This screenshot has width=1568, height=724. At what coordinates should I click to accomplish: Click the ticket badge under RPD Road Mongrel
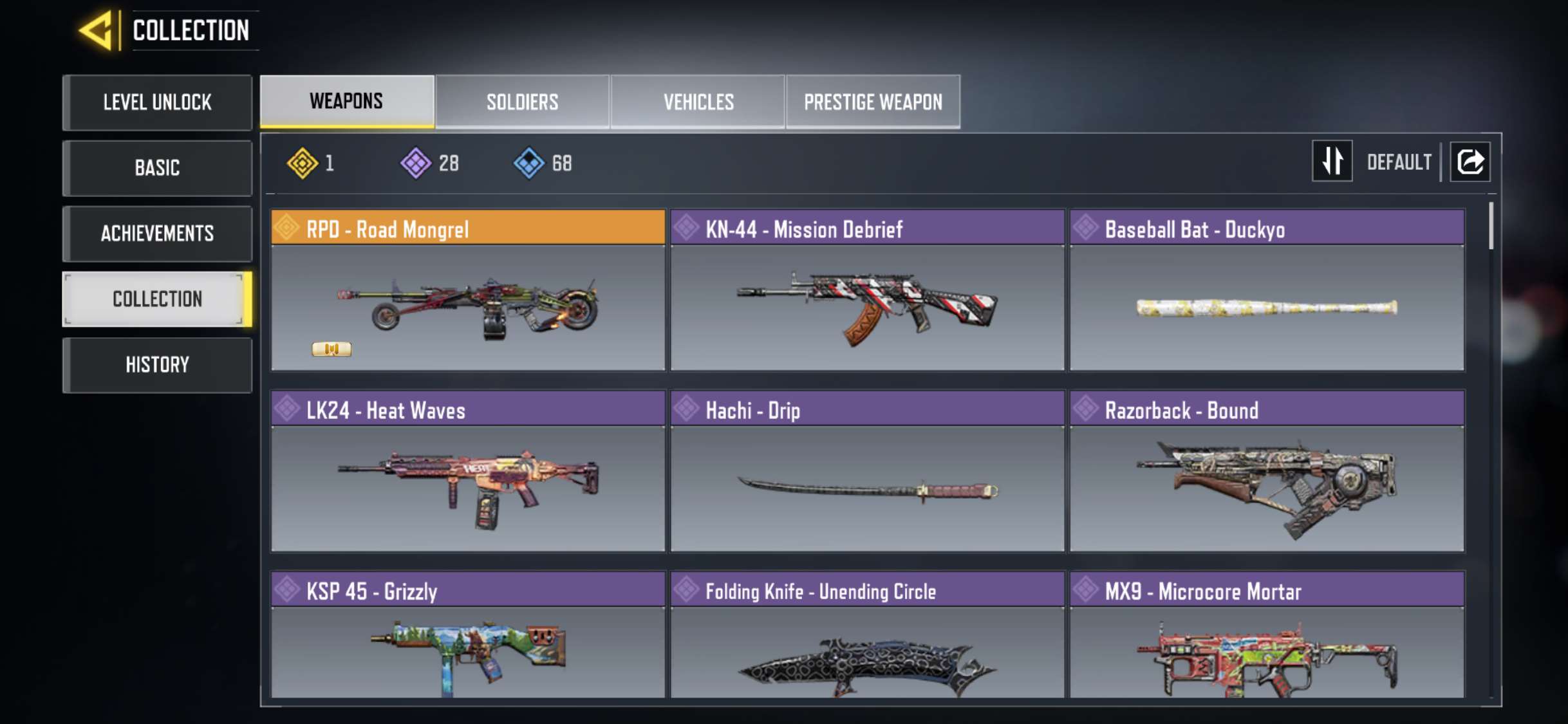pos(332,349)
